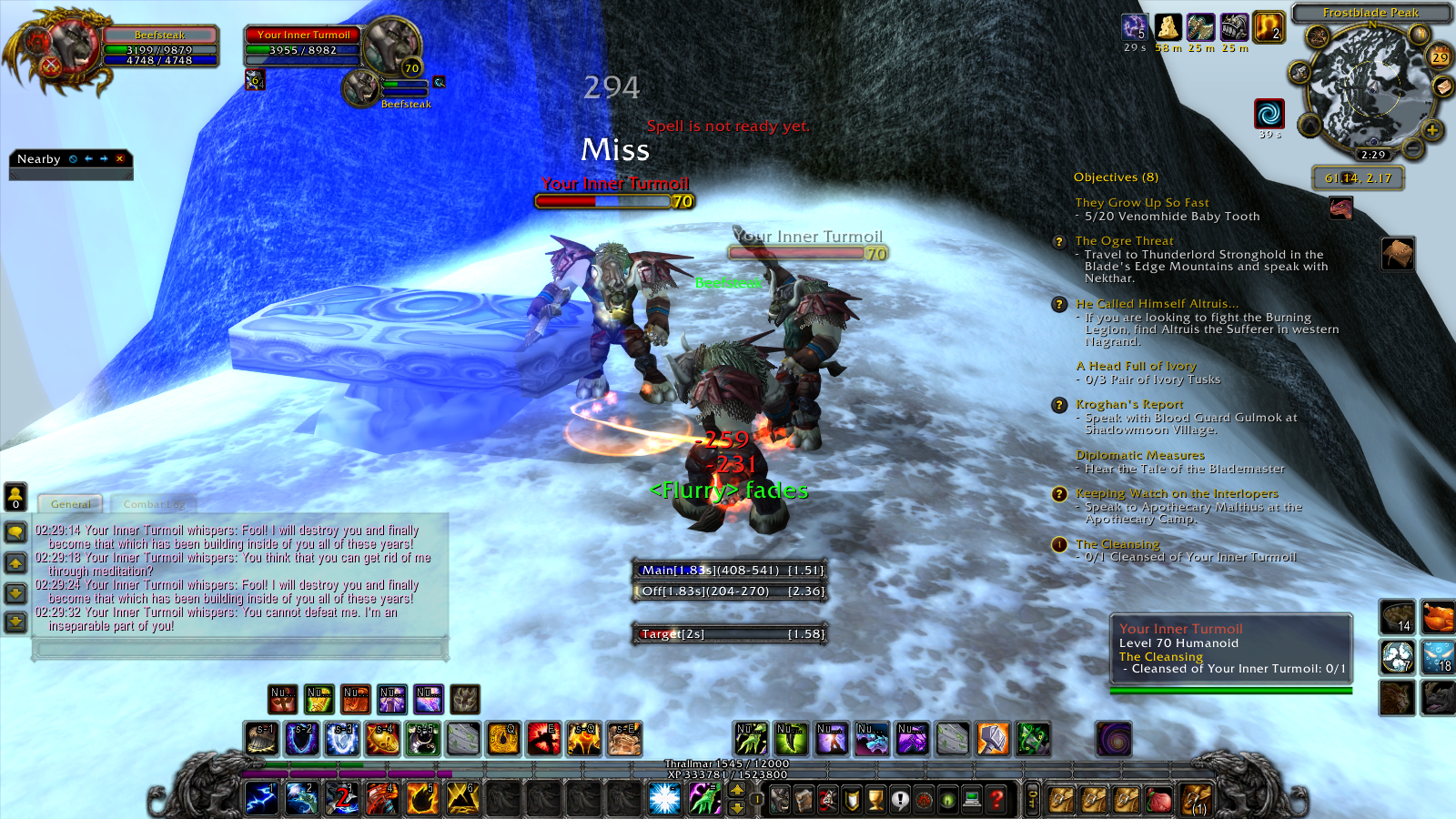Use the purple swirl vortex ability
The width and height of the screenshot is (1456, 819).
click(x=1114, y=739)
